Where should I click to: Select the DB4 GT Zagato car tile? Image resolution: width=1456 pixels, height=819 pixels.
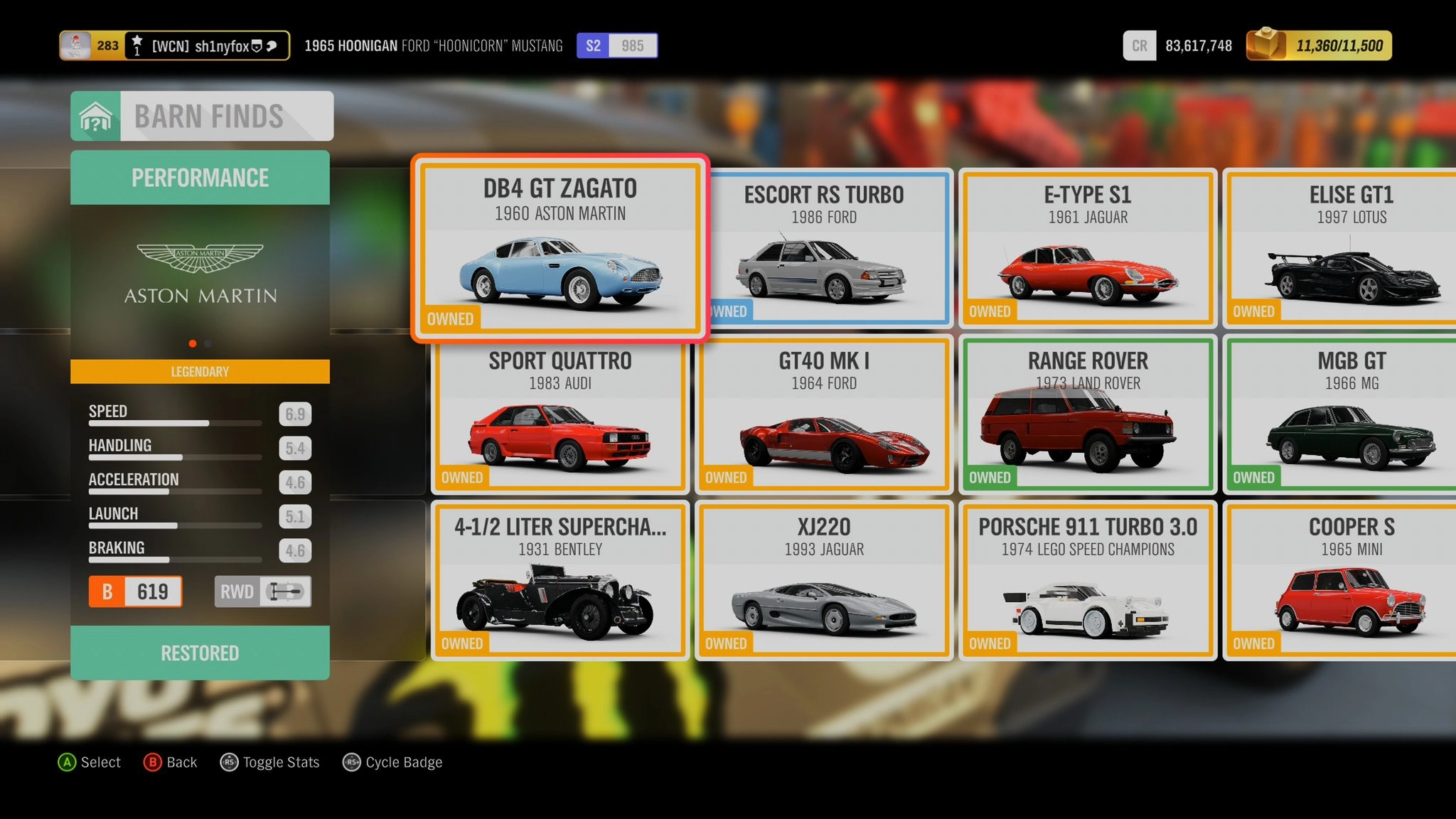tap(560, 248)
